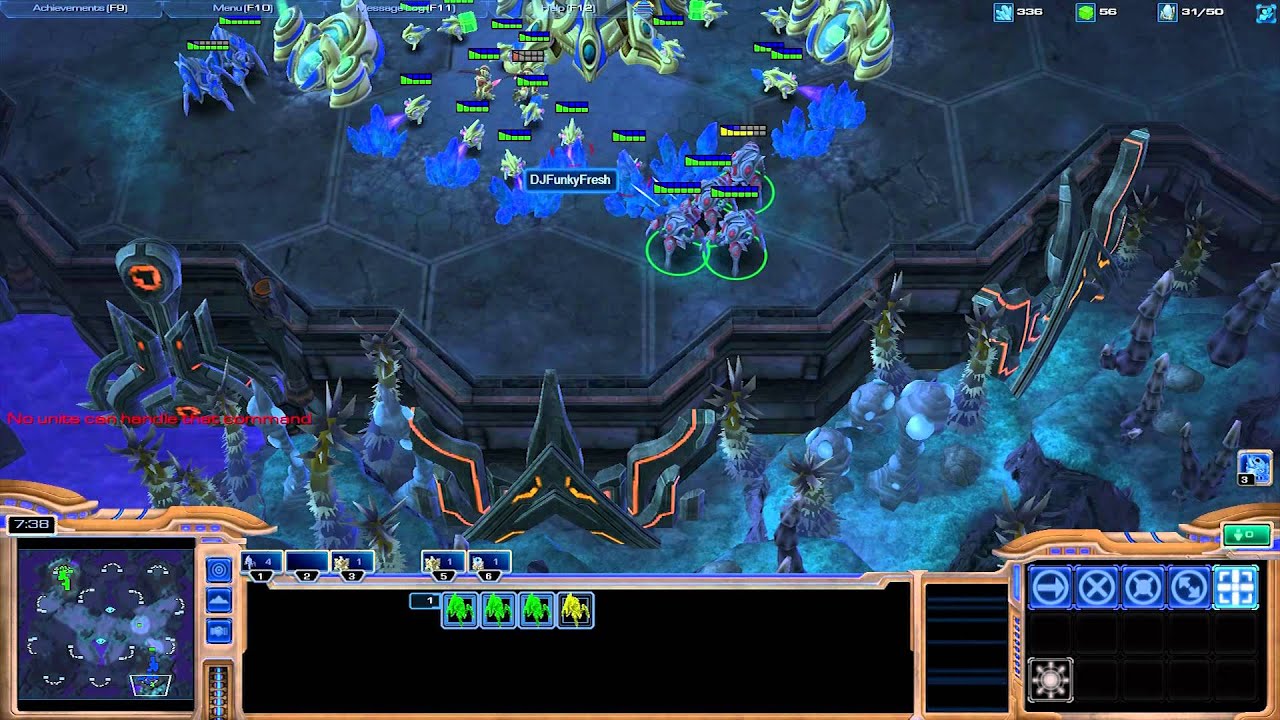Open the Achievements panel
Screen dimensions: 1280x720
point(80,8)
